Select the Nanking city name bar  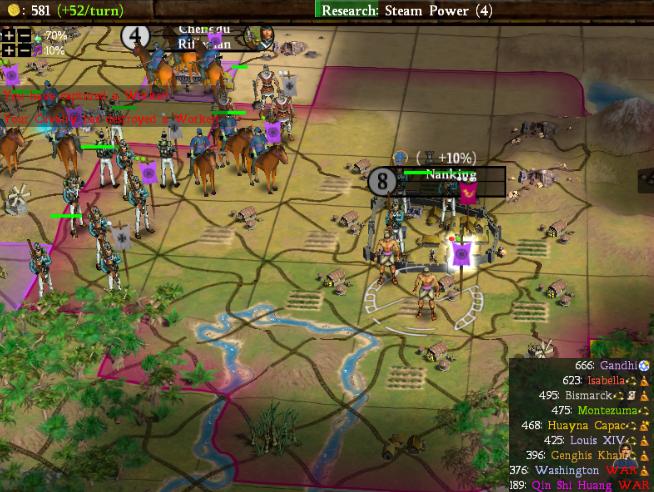coord(450,175)
